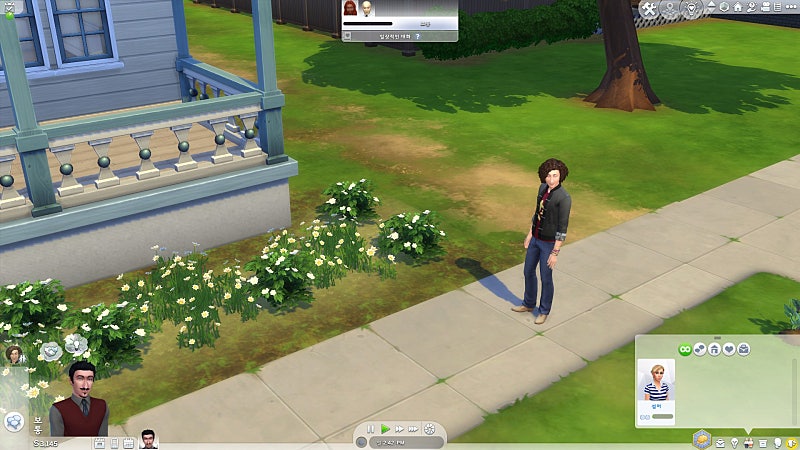Image resolution: width=800 pixels, height=450 pixels.
Task: Filter relationships by the heart icon
Action: (730, 348)
